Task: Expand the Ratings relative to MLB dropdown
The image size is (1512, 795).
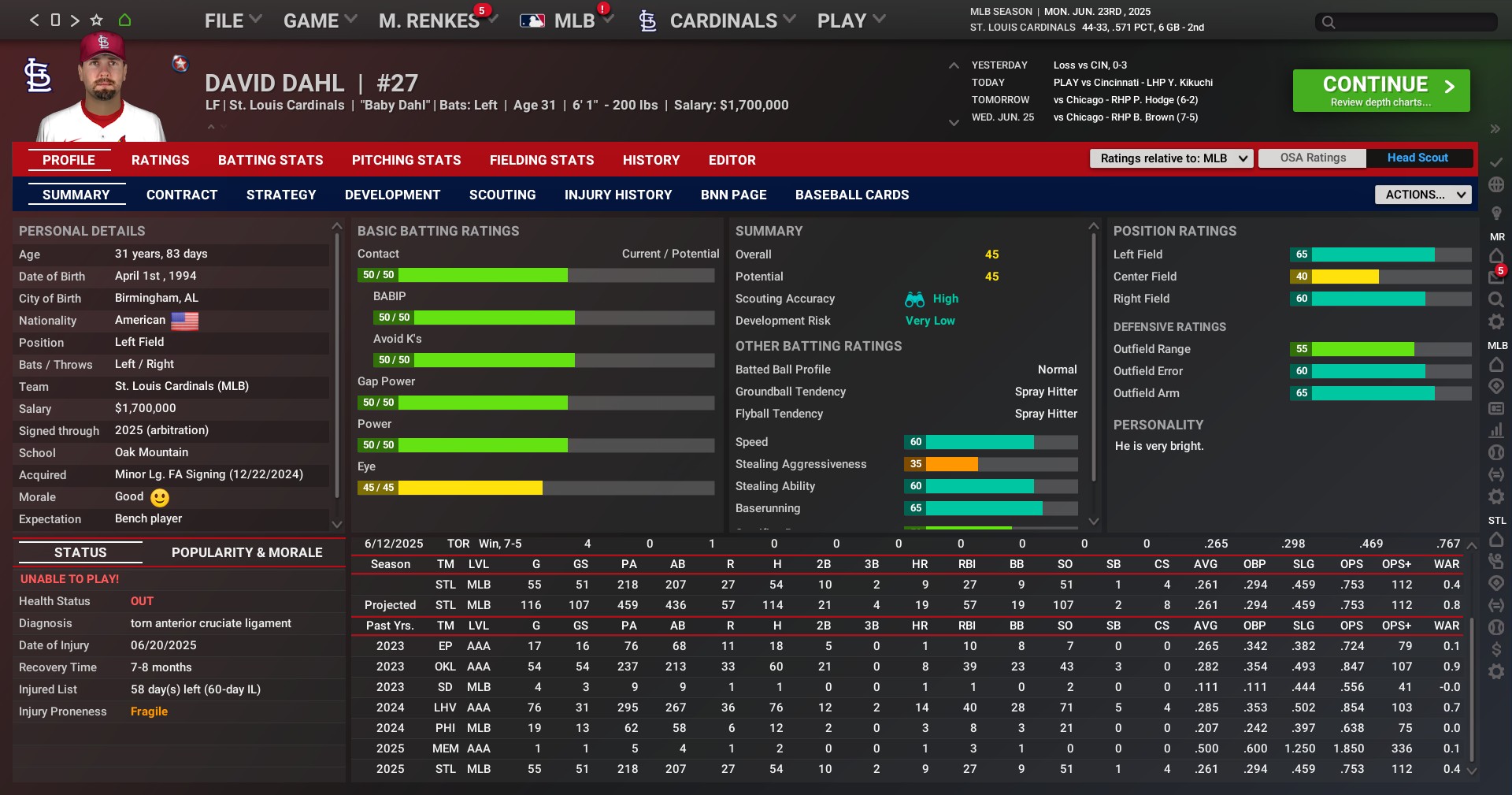Action: (x=1171, y=158)
